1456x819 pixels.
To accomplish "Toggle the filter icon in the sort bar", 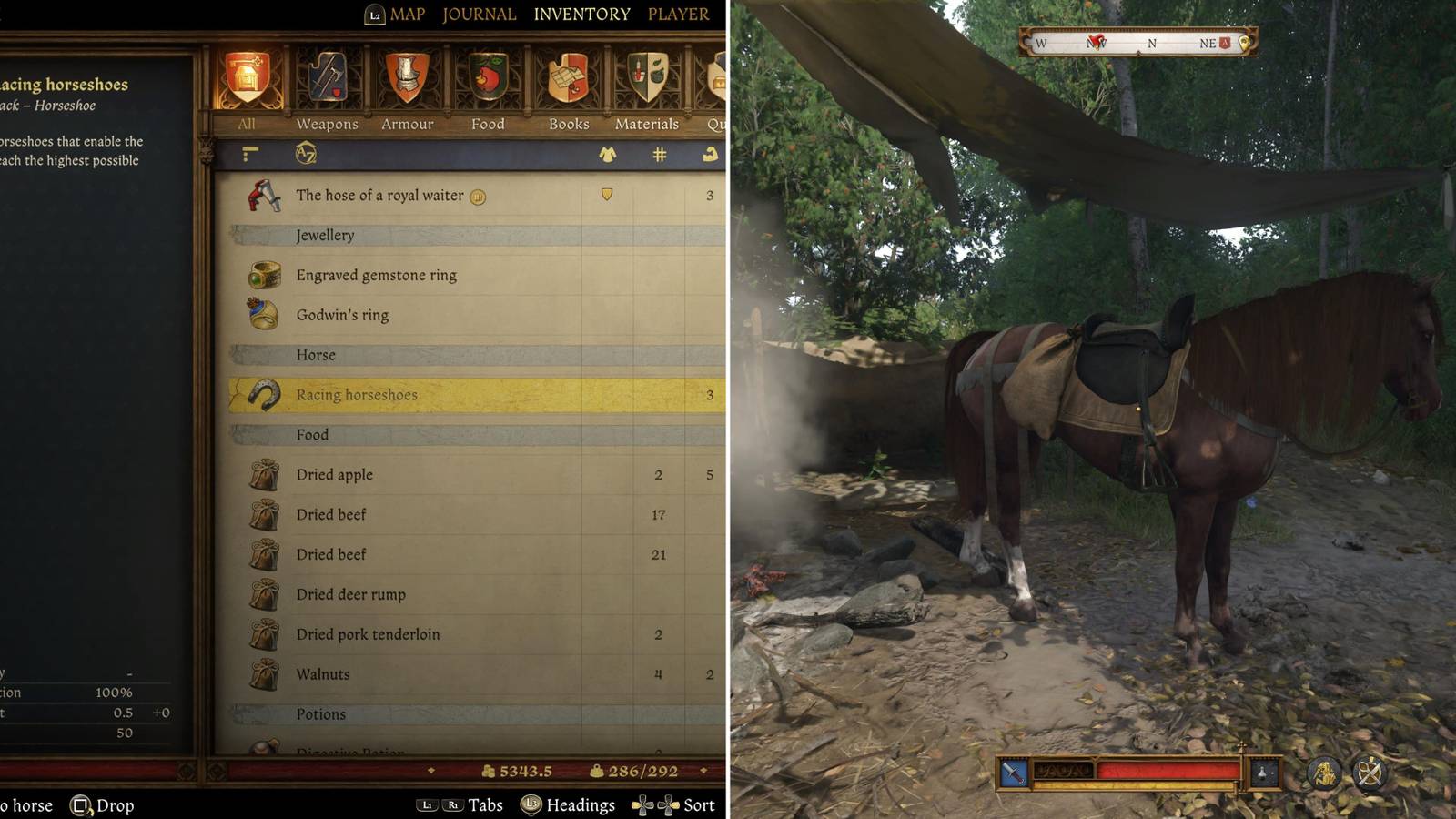I will (x=252, y=154).
